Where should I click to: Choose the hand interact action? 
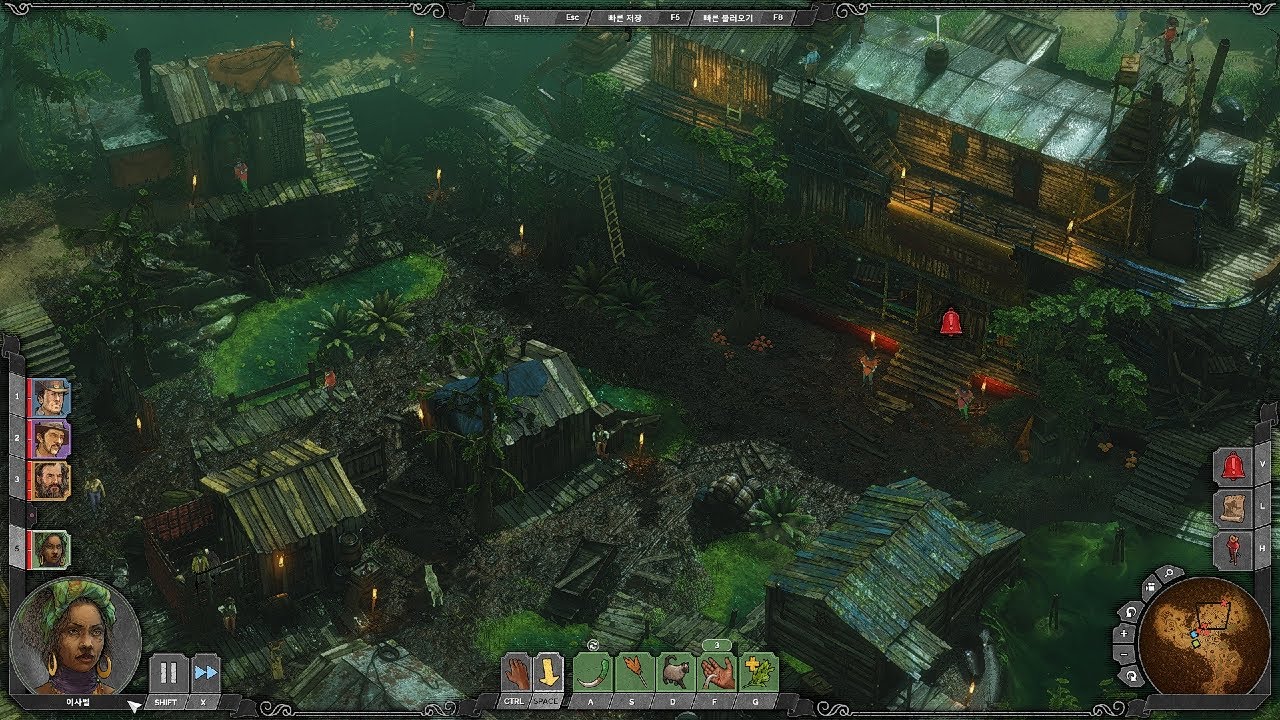pyautogui.click(x=516, y=672)
